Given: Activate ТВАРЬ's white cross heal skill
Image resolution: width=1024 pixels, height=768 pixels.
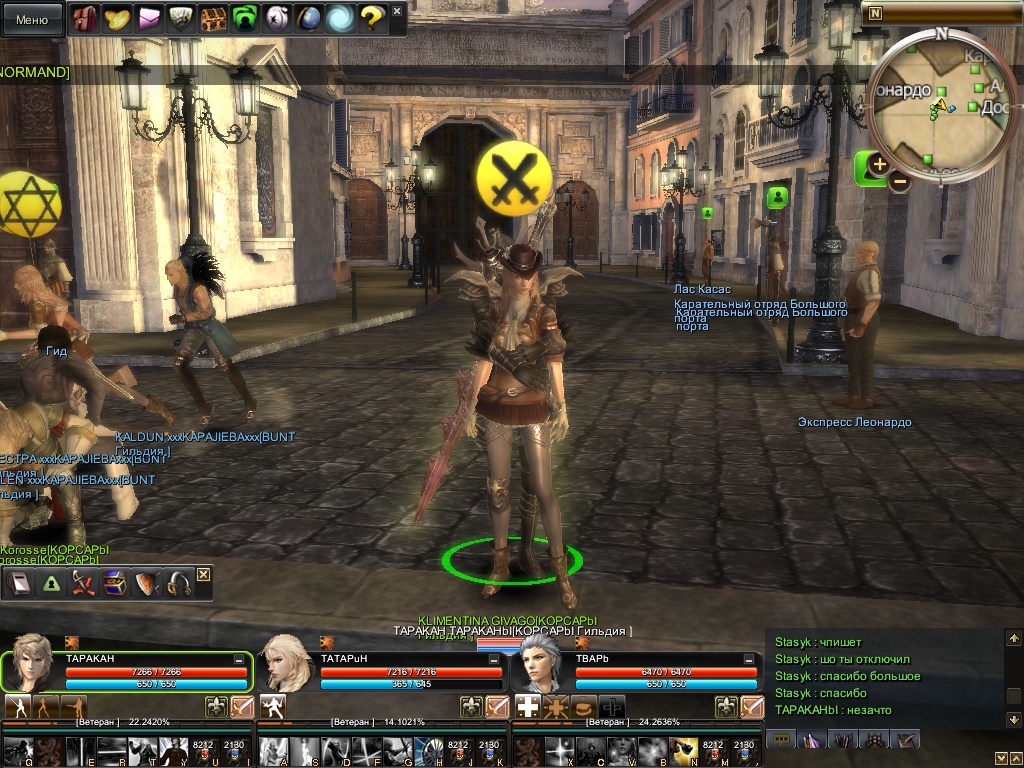Looking at the screenshot, I should pos(527,707).
